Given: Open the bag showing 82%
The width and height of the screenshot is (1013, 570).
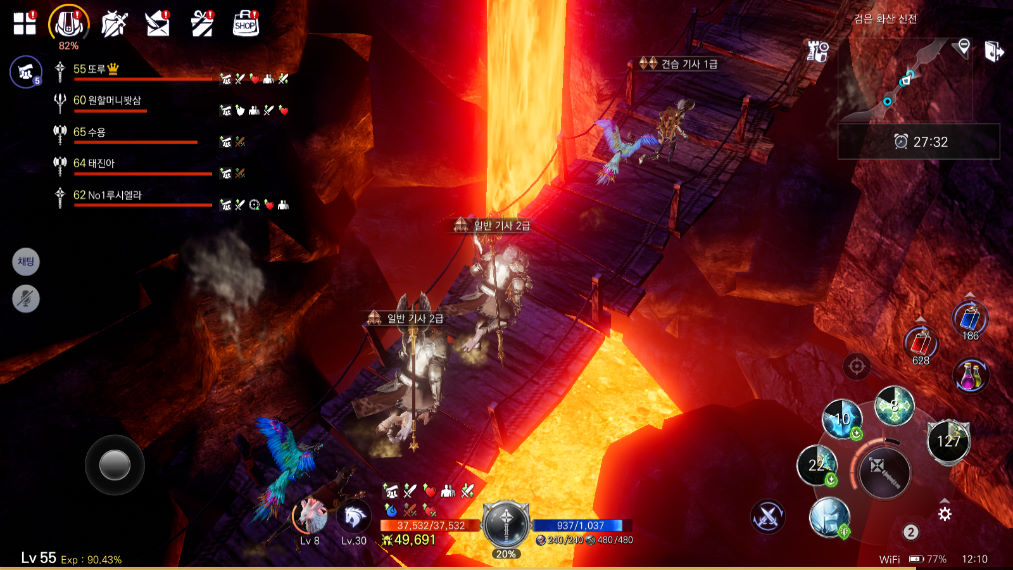Looking at the screenshot, I should pos(69,23).
